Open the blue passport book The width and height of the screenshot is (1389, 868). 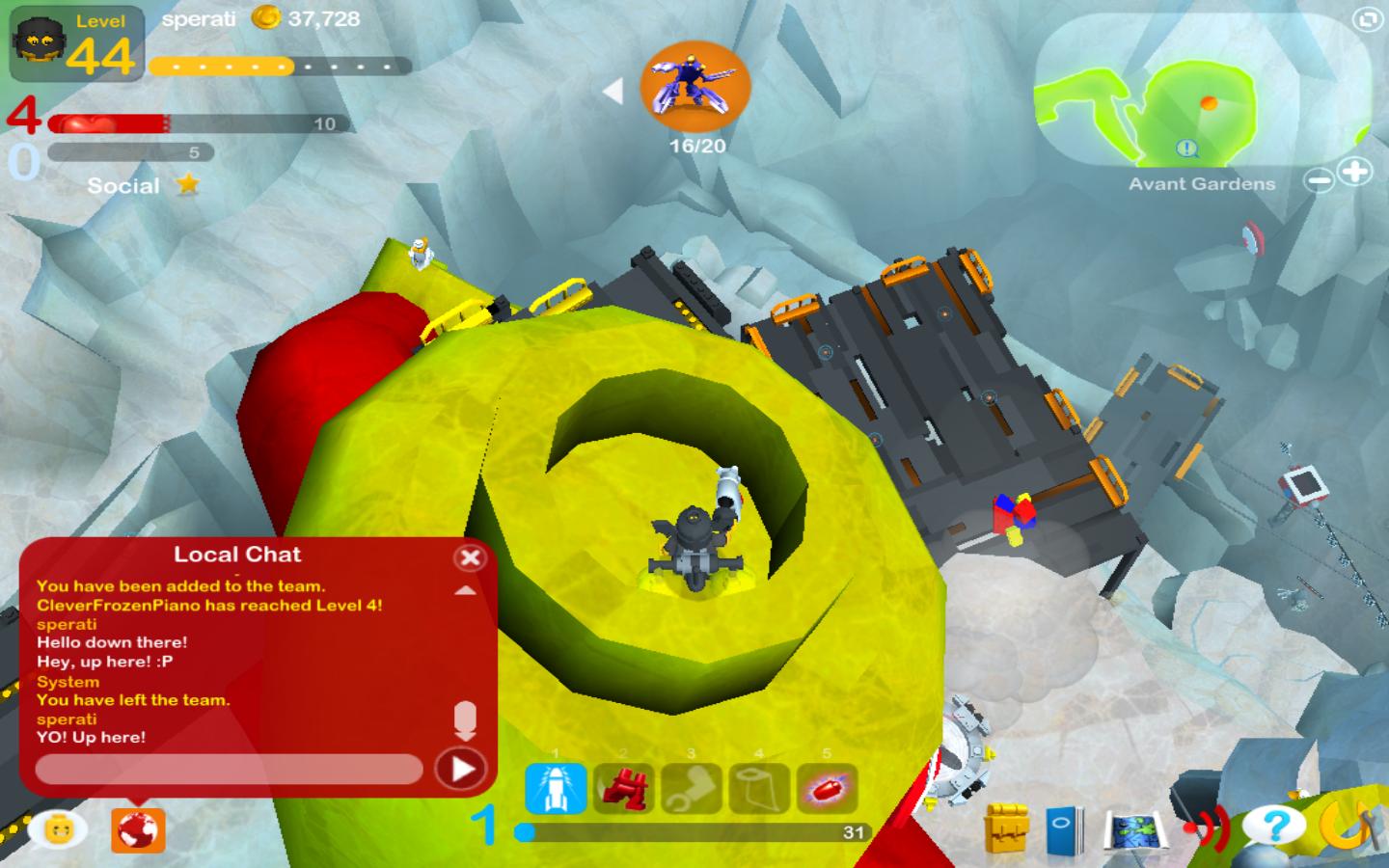(1065, 828)
